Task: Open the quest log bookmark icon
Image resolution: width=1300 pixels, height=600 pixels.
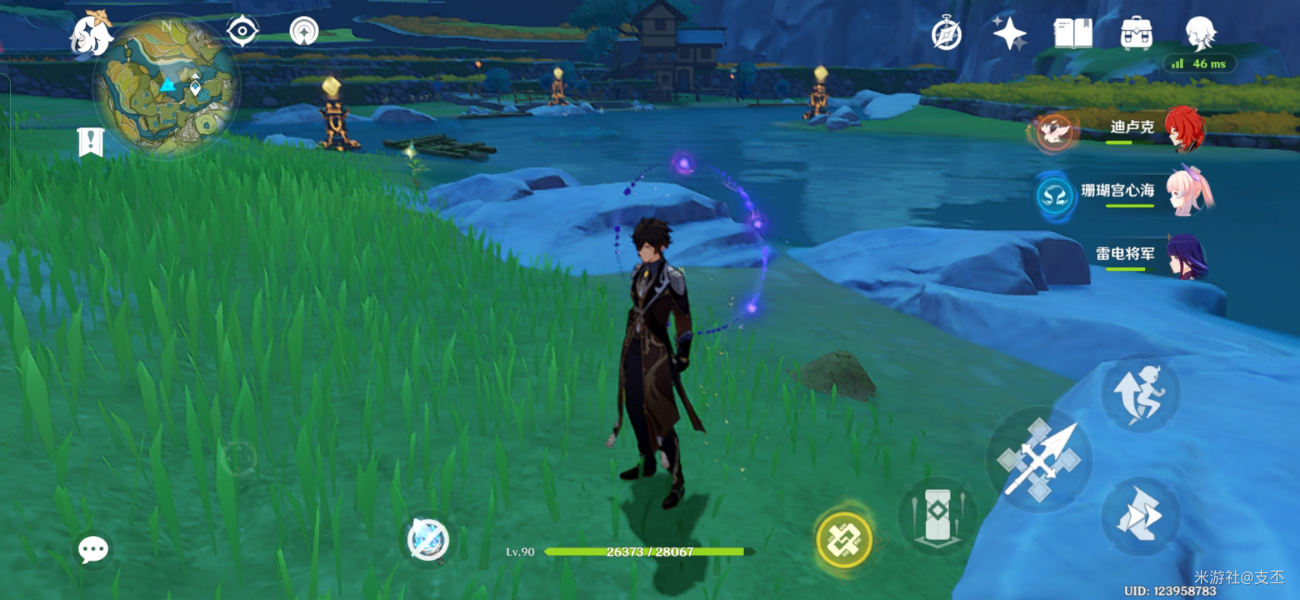Action: [x=91, y=143]
